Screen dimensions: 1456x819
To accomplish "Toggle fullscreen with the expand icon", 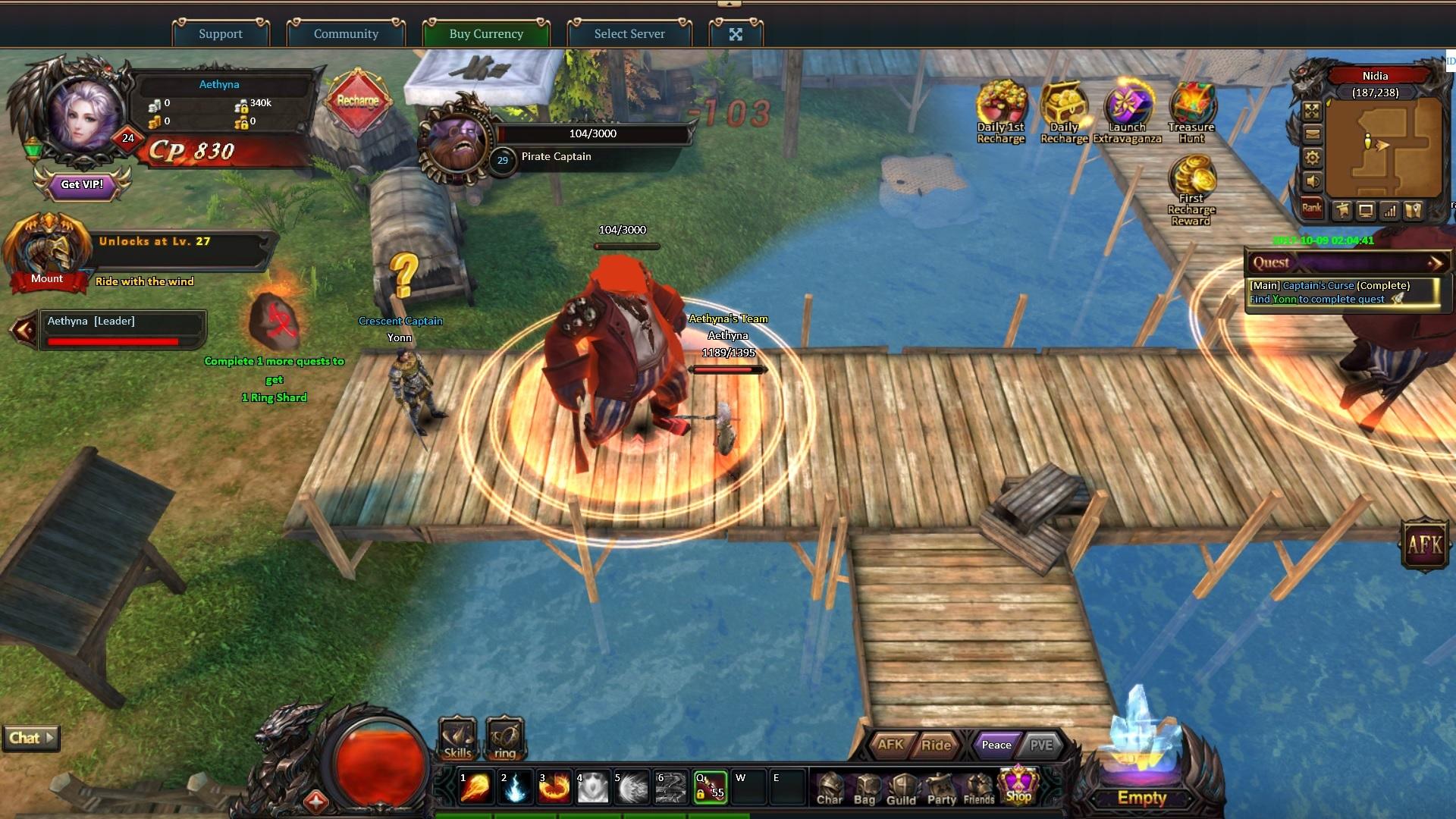I will point(736,34).
